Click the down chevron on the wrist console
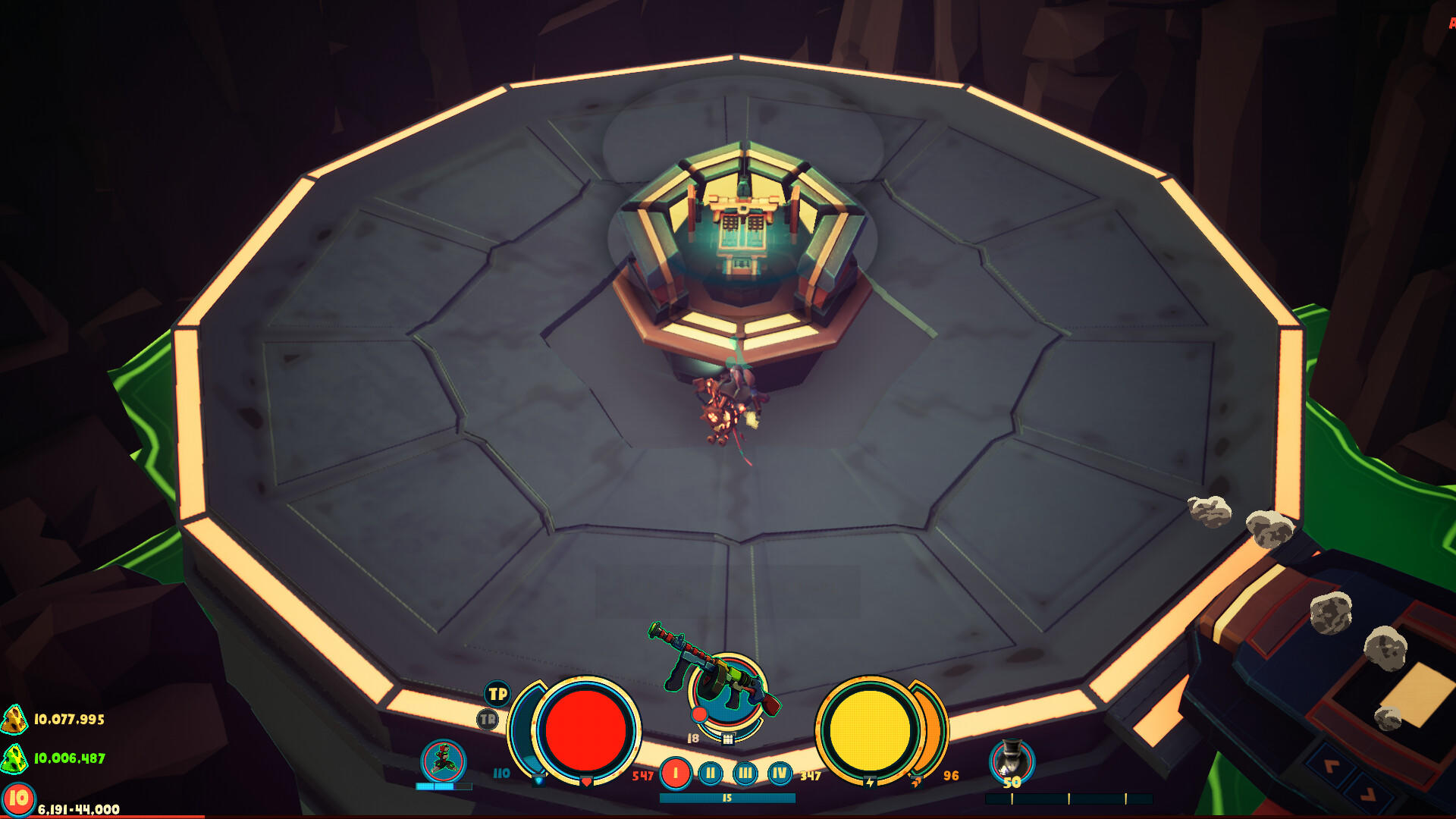1456x819 pixels. coord(1369,795)
